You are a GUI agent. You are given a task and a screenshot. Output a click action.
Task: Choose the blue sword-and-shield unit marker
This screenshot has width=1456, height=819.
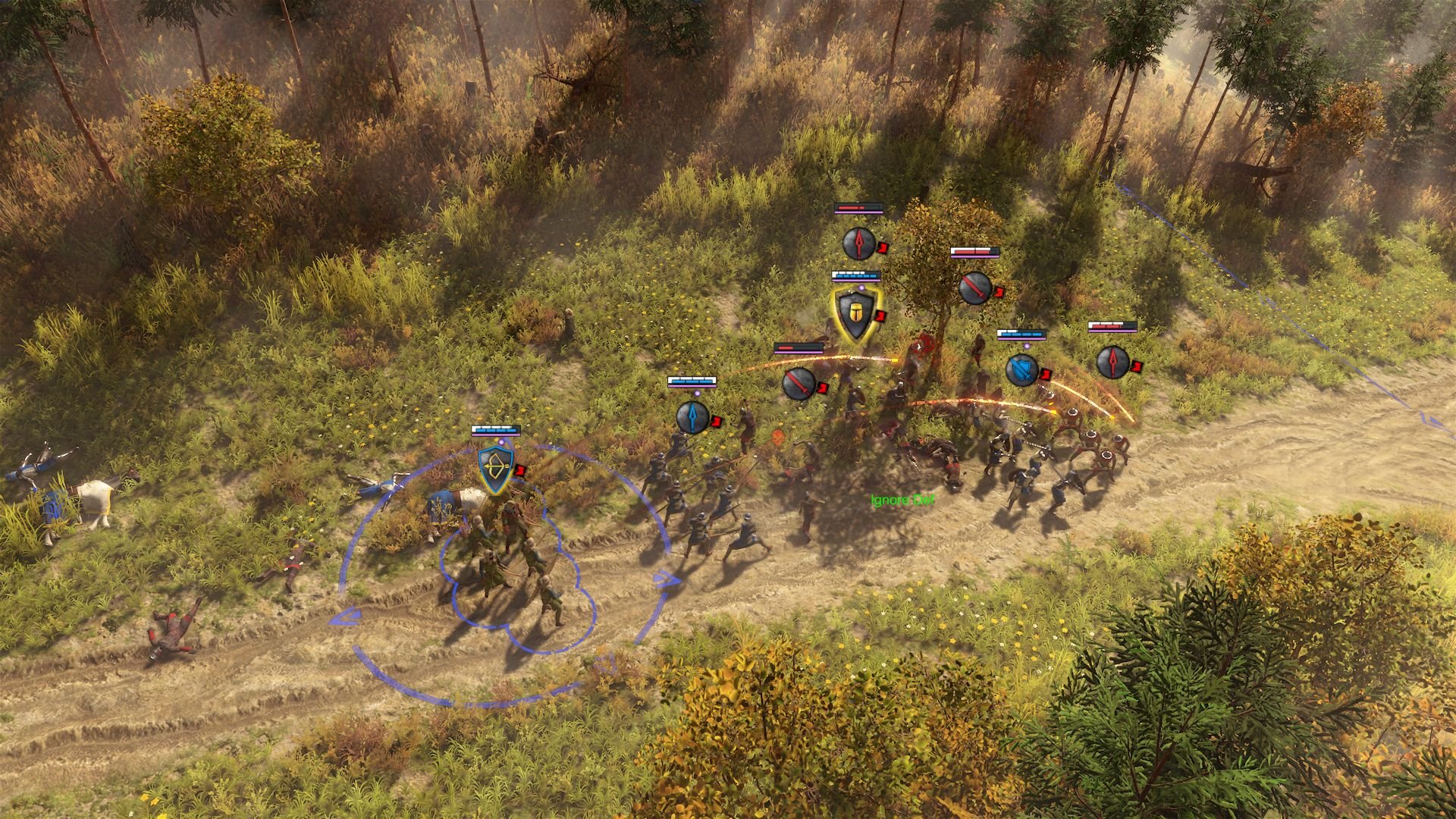tap(1021, 370)
